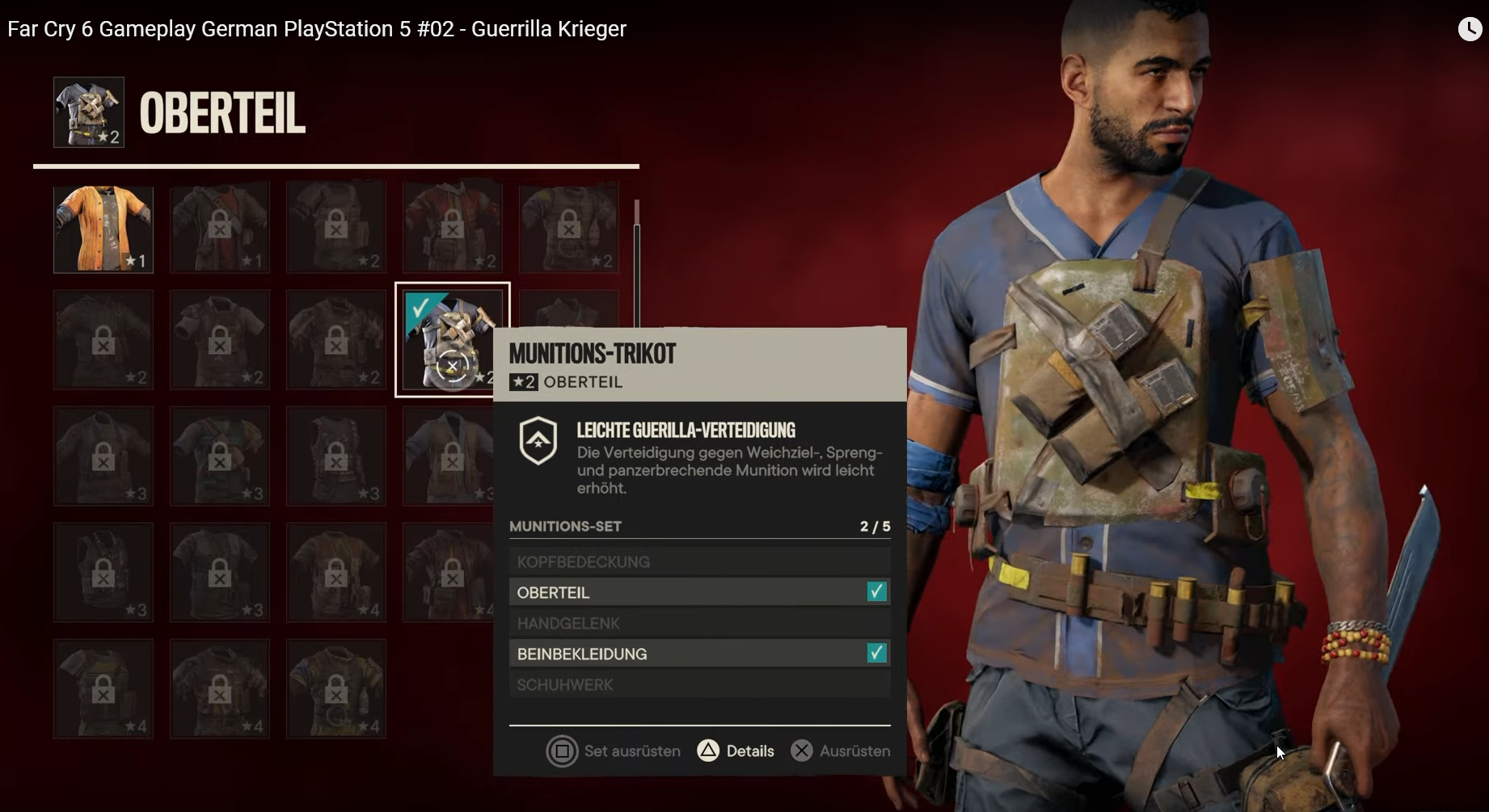
Task: Open the Handgelenk slot row
Action: pyautogui.click(x=698, y=623)
